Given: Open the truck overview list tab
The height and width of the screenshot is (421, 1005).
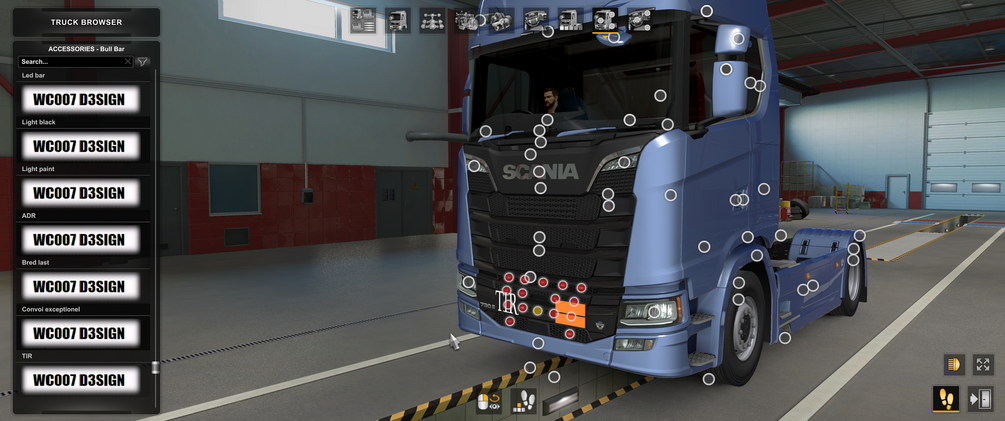Looking at the screenshot, I should point(363,20).
